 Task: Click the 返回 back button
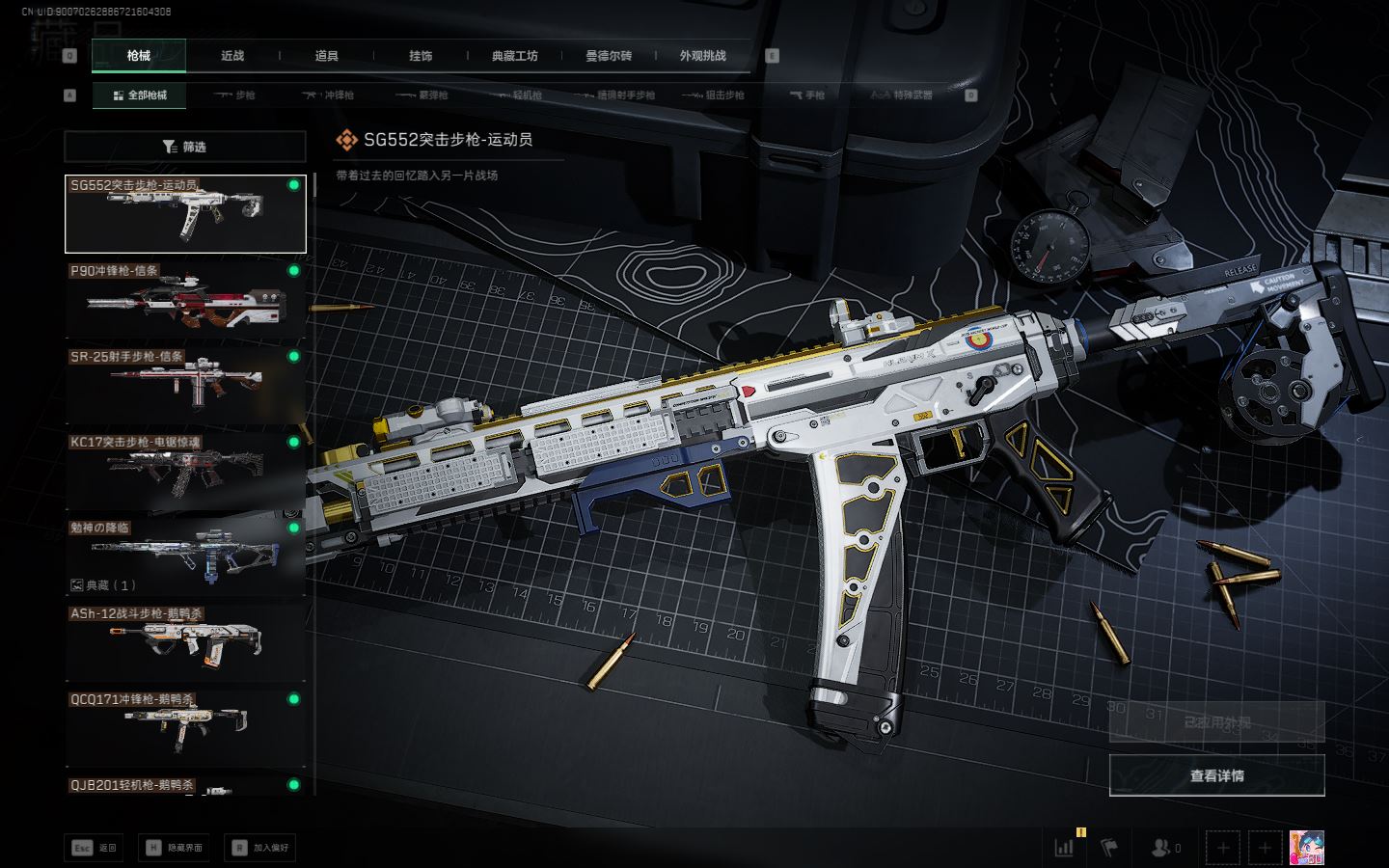point(95,848)
